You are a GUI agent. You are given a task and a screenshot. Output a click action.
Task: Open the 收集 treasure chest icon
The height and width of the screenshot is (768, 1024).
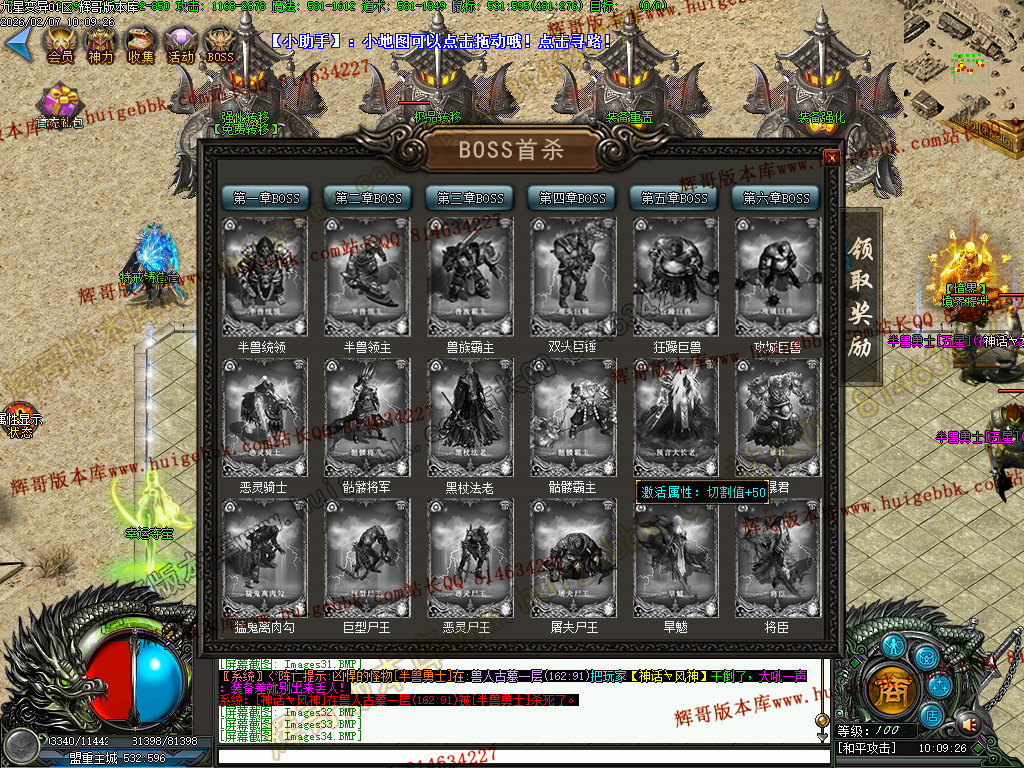click(140, 44)
